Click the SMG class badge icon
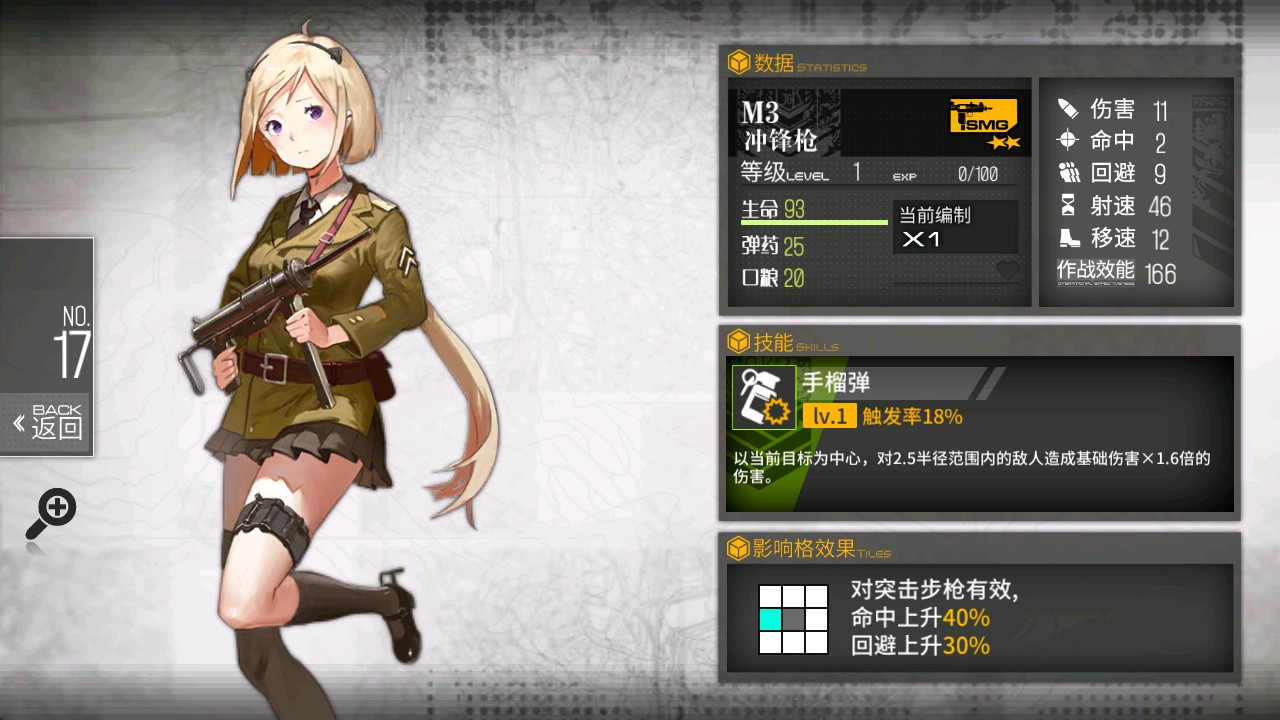Viewport: 1280px width, 720px height. click(x=981, y=117)
